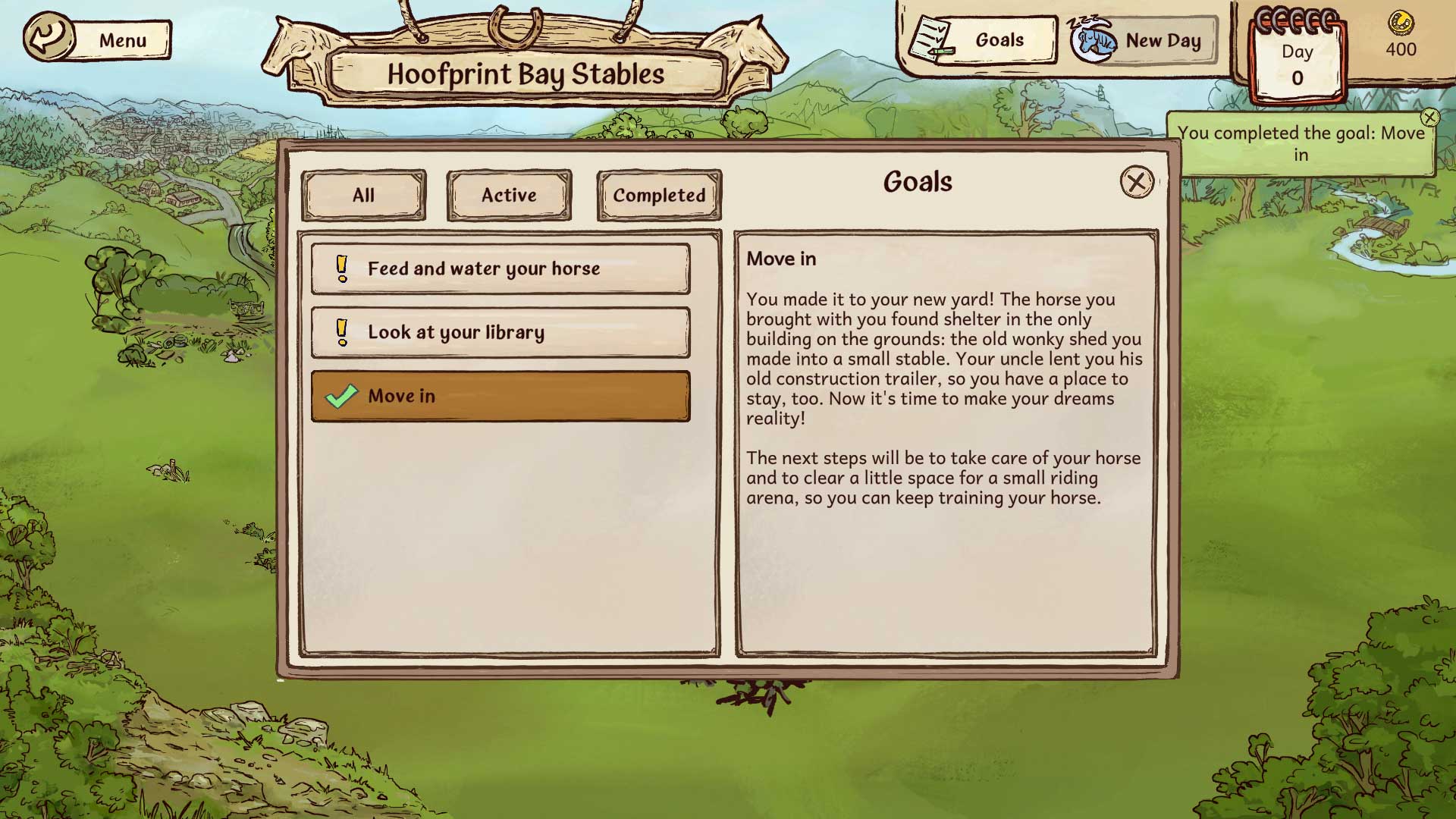Viewport: 1456px width, 819px height.
Task: Open the in-game Menu
Action: [122, 40]
